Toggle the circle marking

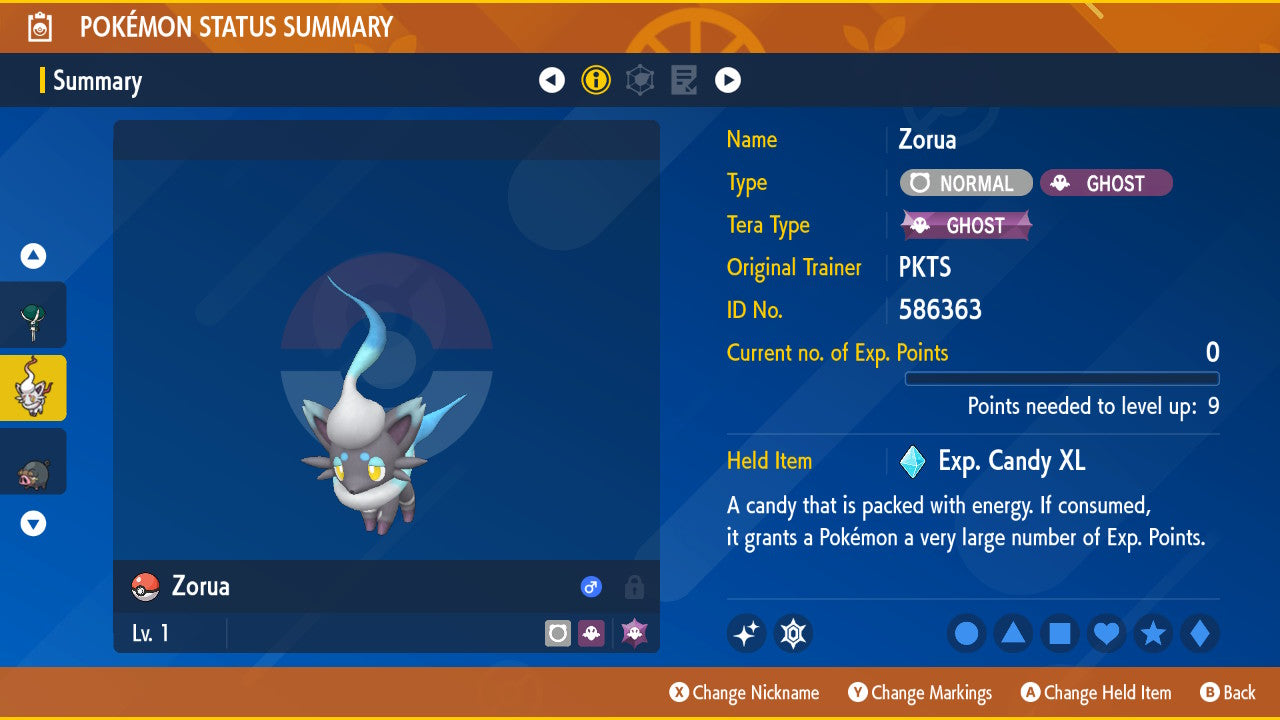pyautogui.click(x=966, y=633)
